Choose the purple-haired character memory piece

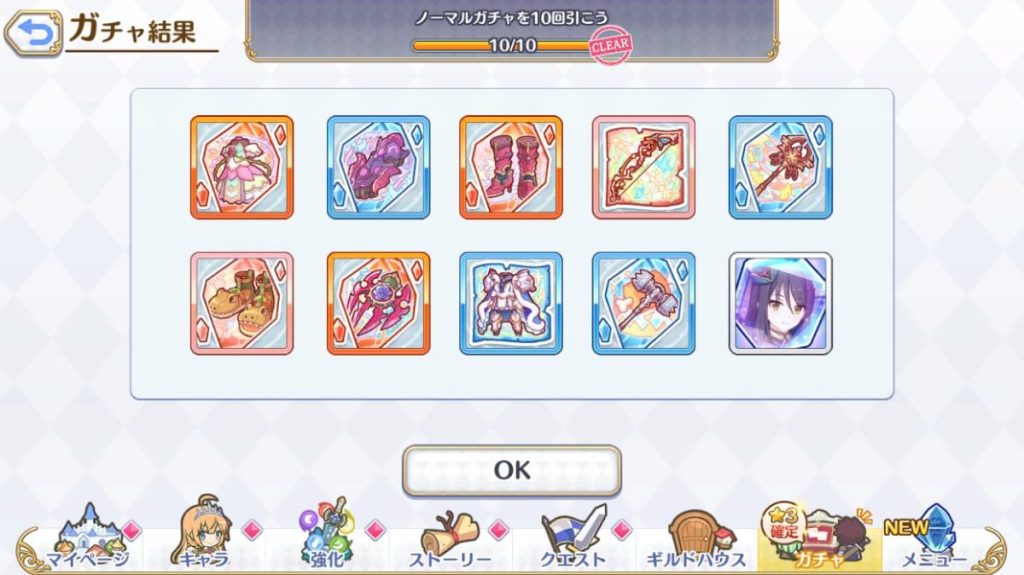(x=780, y=303)
